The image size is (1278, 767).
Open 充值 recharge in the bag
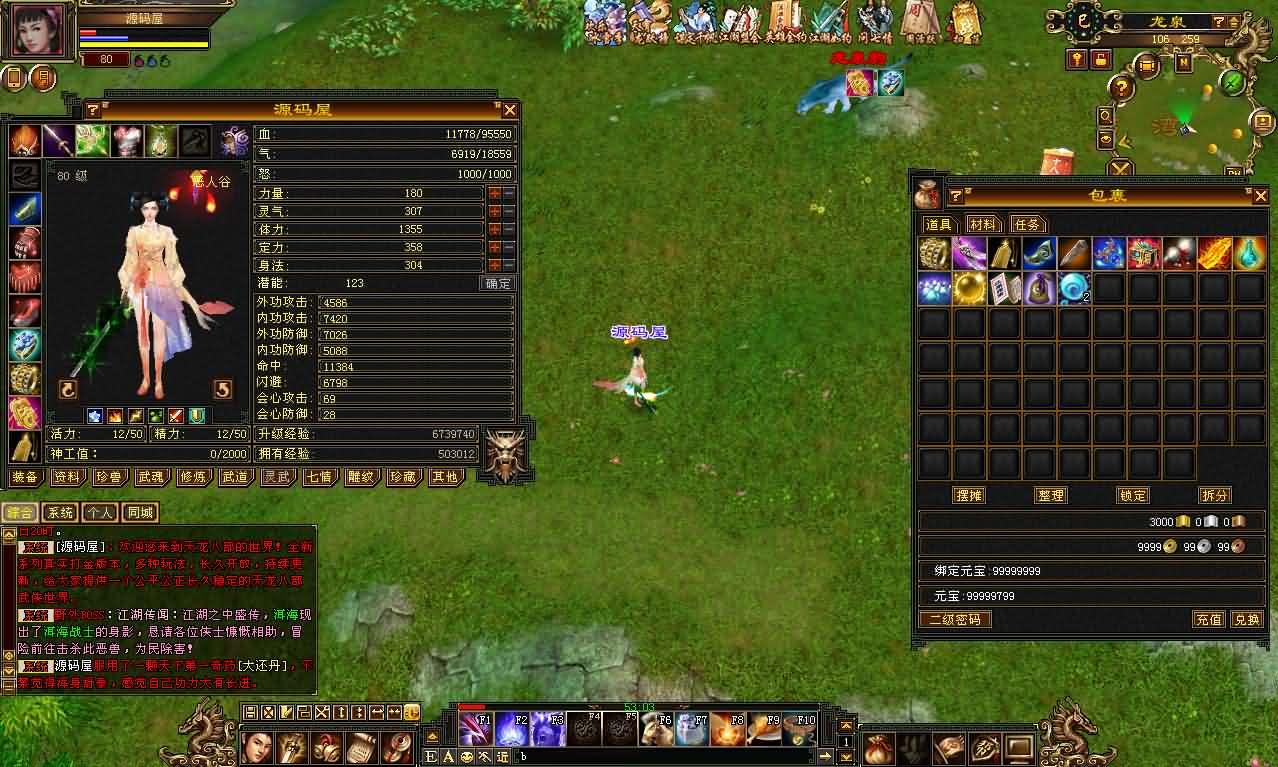tap(1208, 619)
